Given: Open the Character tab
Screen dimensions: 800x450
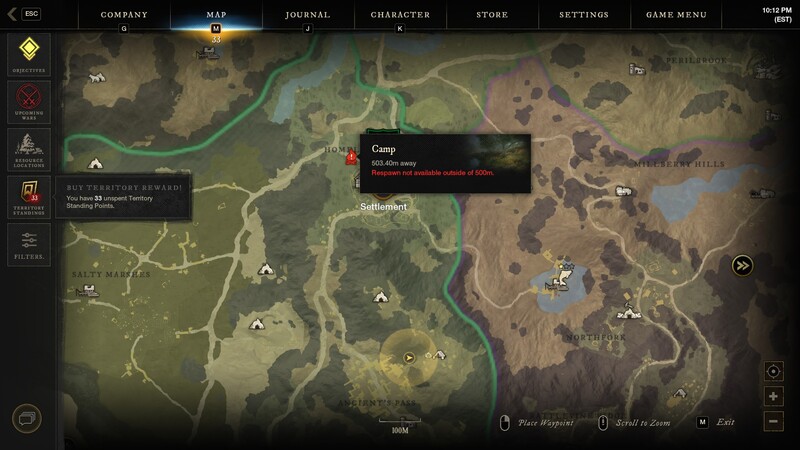Looking at the screenshot, I should (400, 15).
